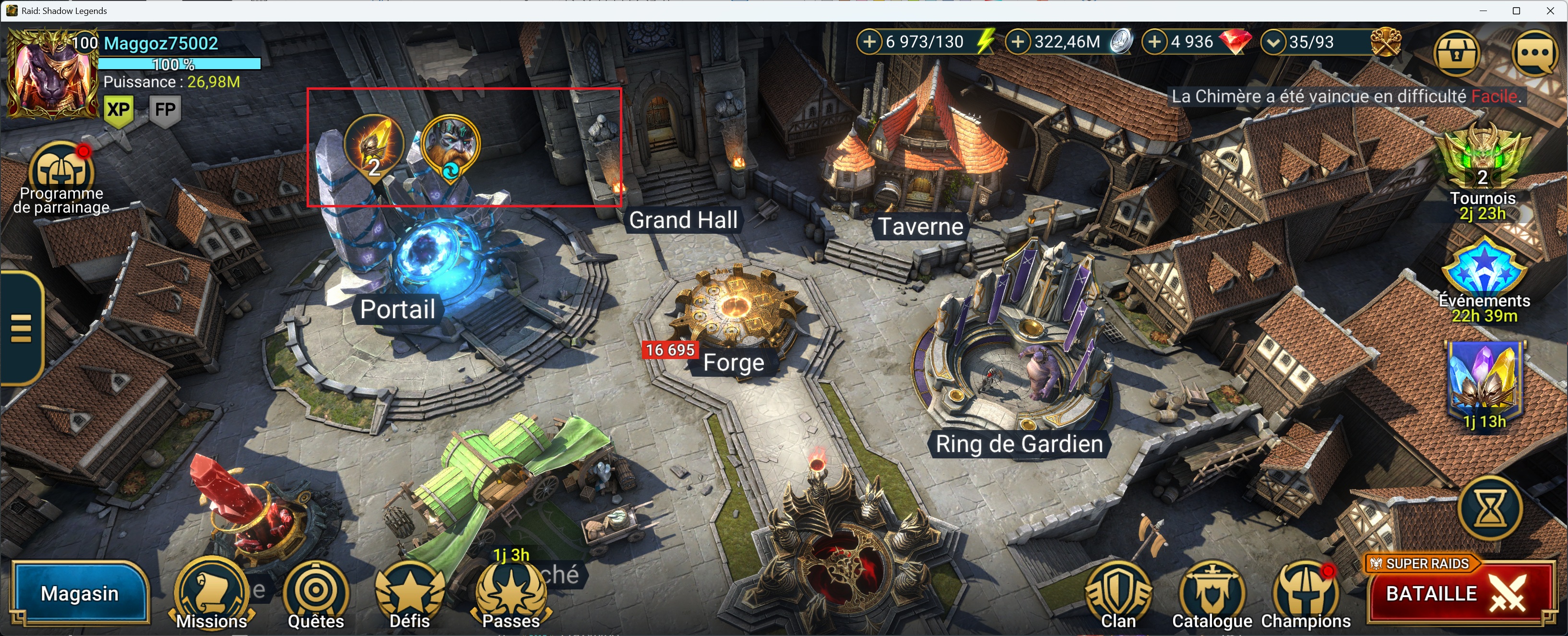The image size is (1568, 636).
Task: Open the hourglass timer icon
Action: click(x=1490, y=507)
